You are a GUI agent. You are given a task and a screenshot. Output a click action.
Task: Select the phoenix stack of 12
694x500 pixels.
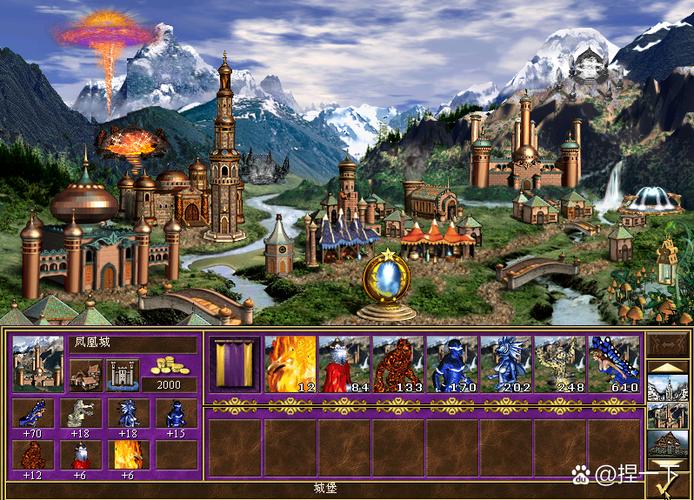[291, 364]
